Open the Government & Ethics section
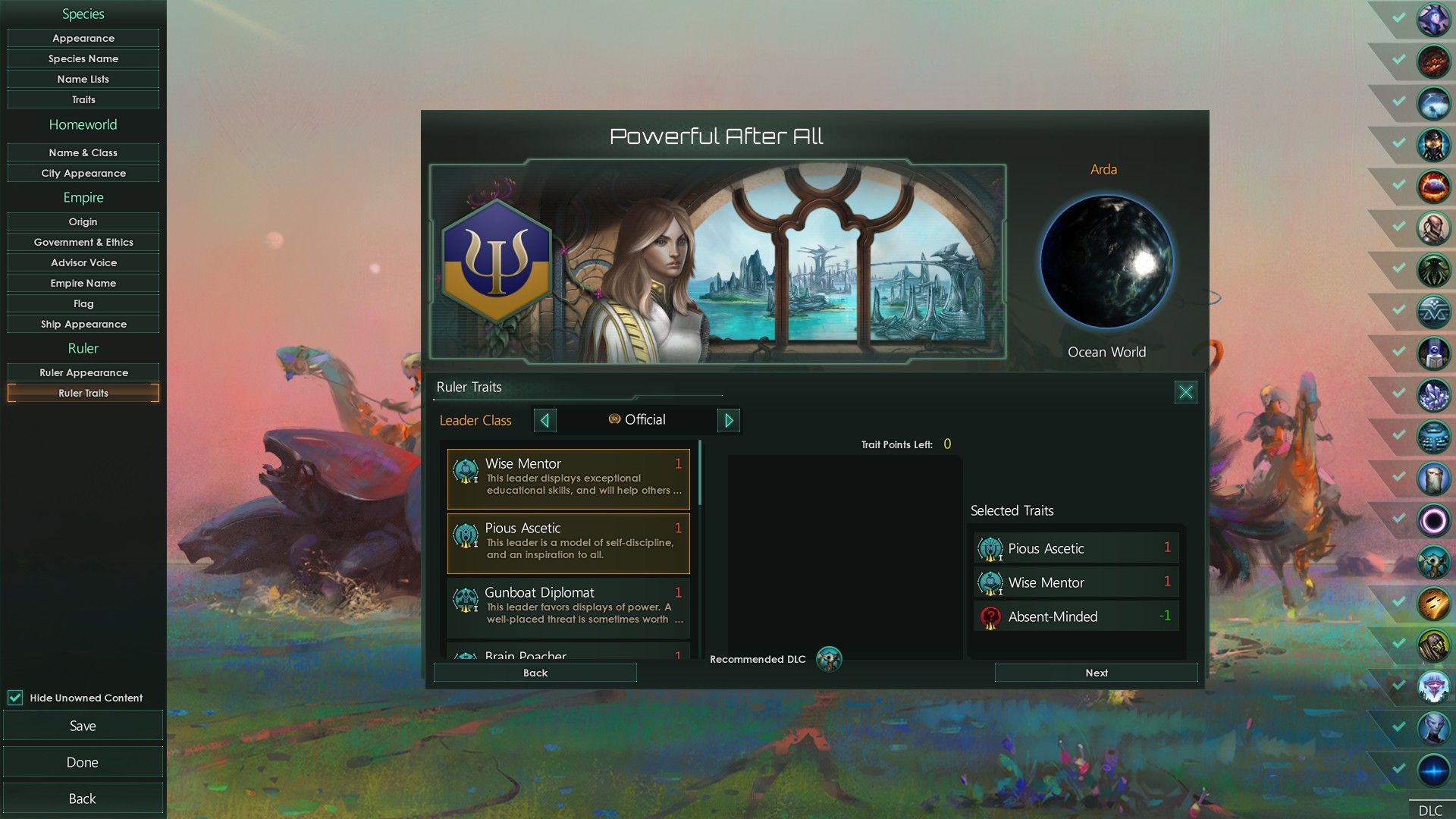The width and height of the screenshot is (1456, 819). pyautogui.click(x=83, y=242)
